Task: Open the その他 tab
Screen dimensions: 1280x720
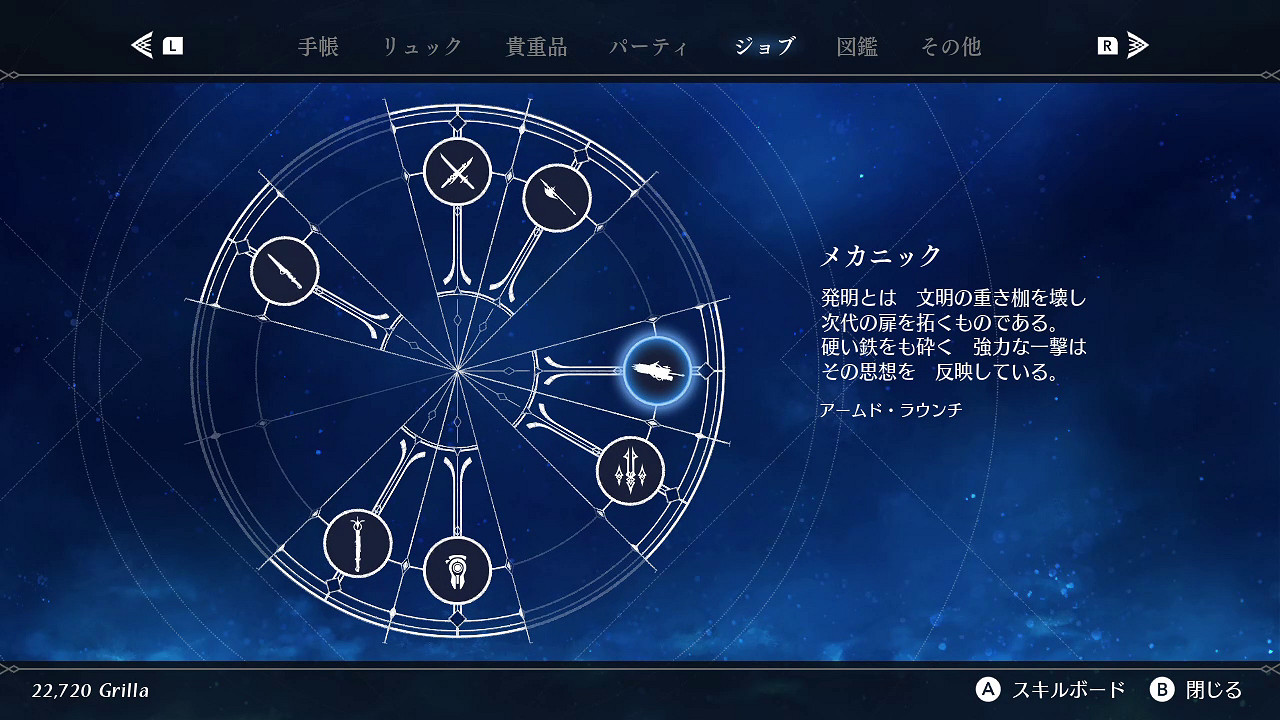Action: (950, 45)
